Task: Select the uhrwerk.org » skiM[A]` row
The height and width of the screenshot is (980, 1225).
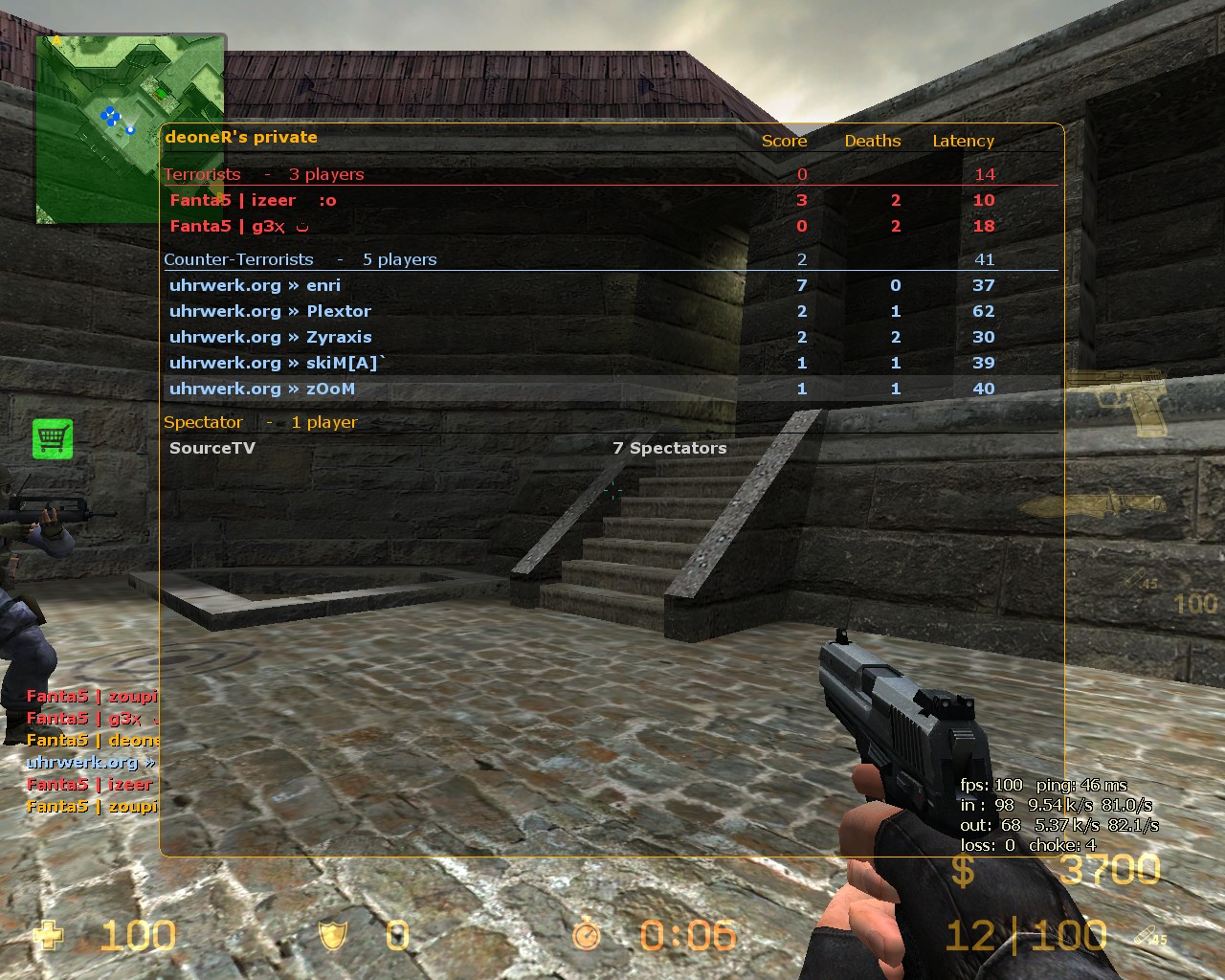Action: pyautogui.click(x=278, y=363)
